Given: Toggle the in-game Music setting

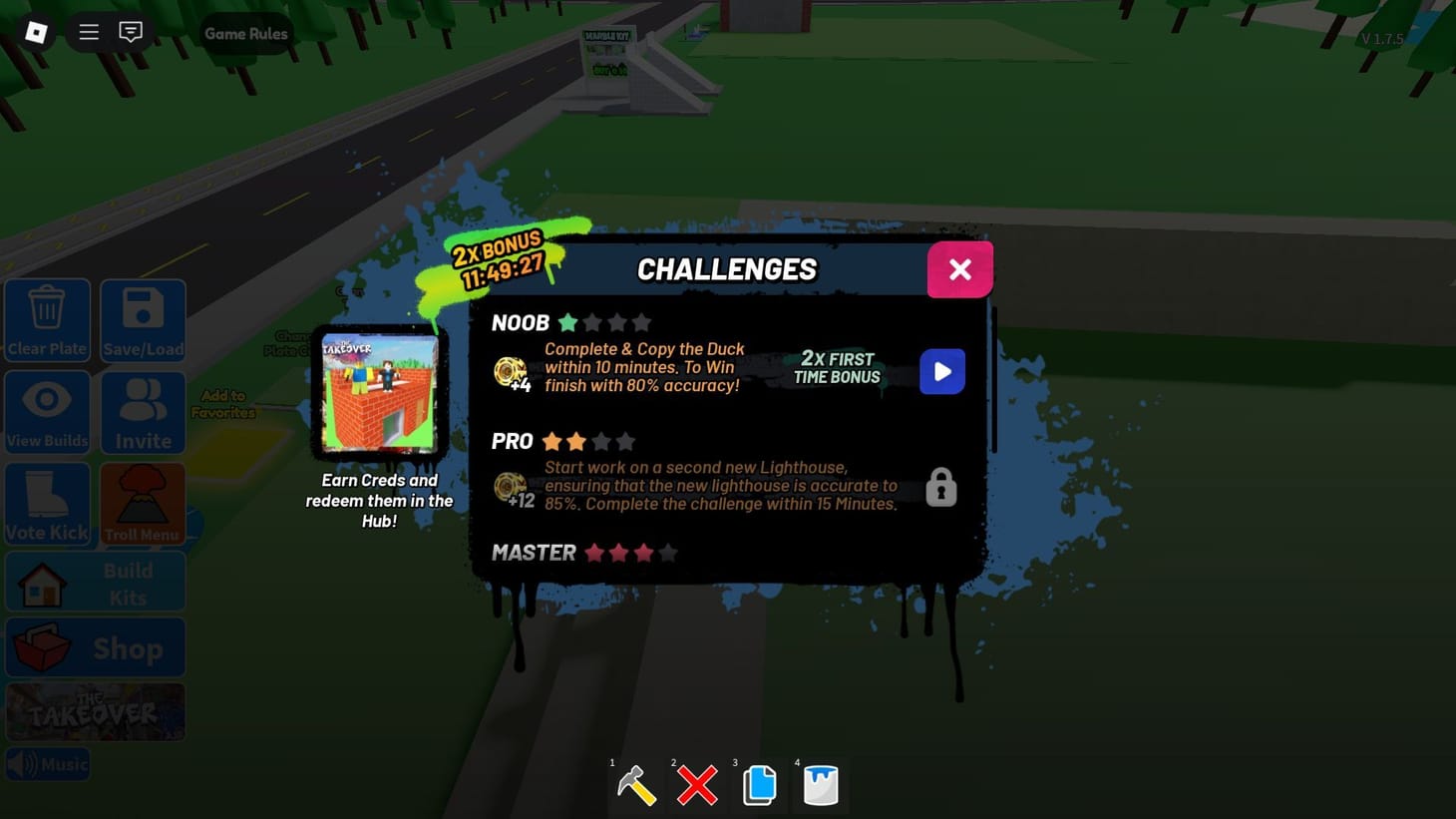Looking at the screenshot, I should click(x=47, y=763).
